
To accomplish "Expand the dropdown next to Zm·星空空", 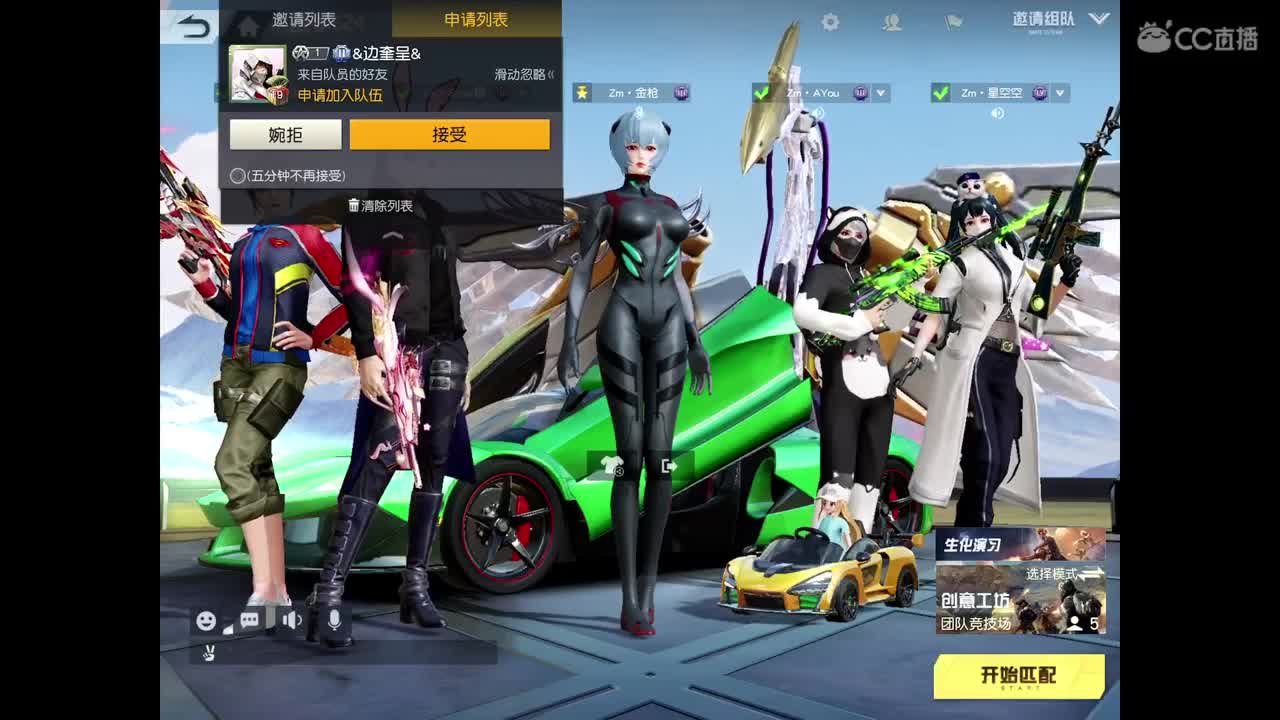I will (x=1058, y=92).
